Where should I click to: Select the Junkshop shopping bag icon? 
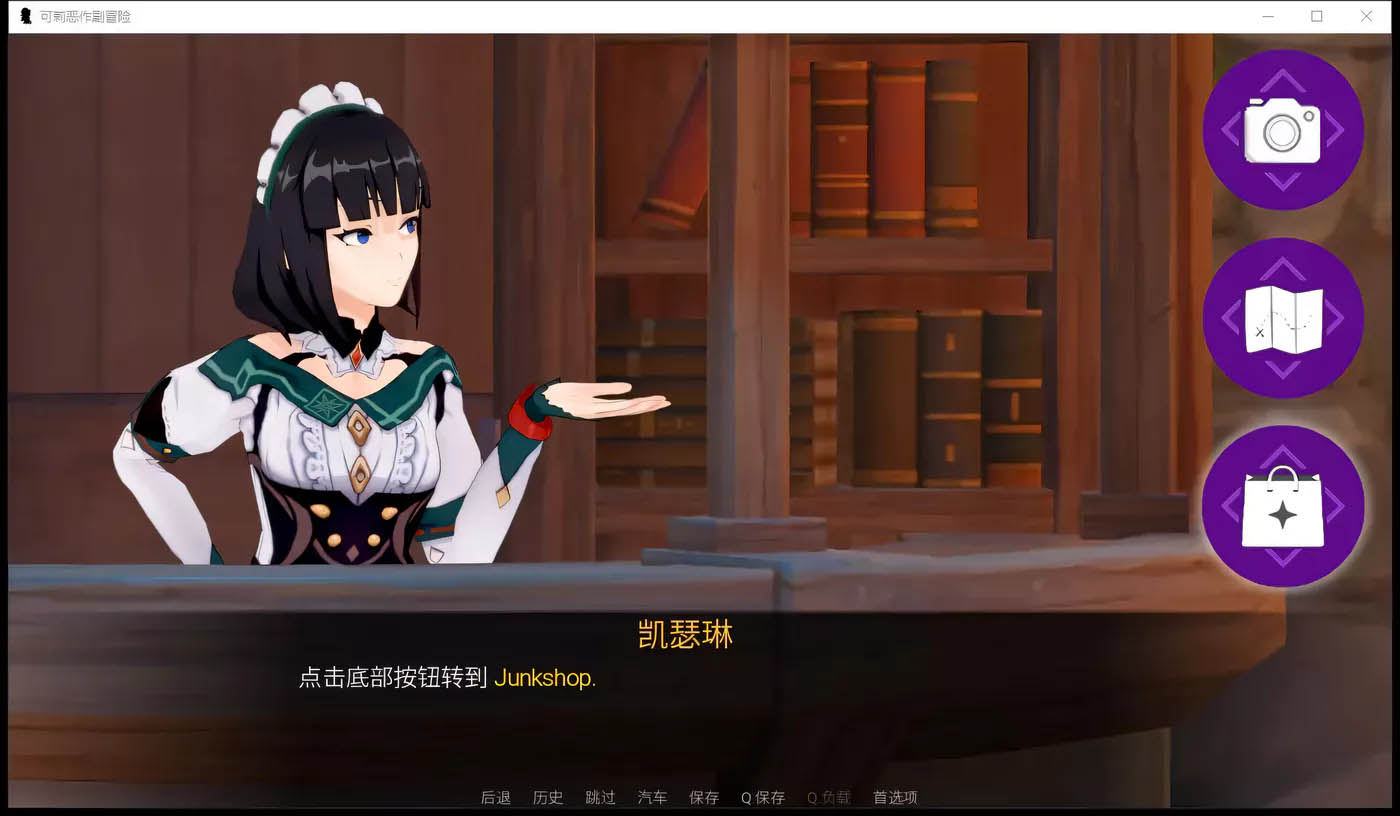tap(1285, 507)
